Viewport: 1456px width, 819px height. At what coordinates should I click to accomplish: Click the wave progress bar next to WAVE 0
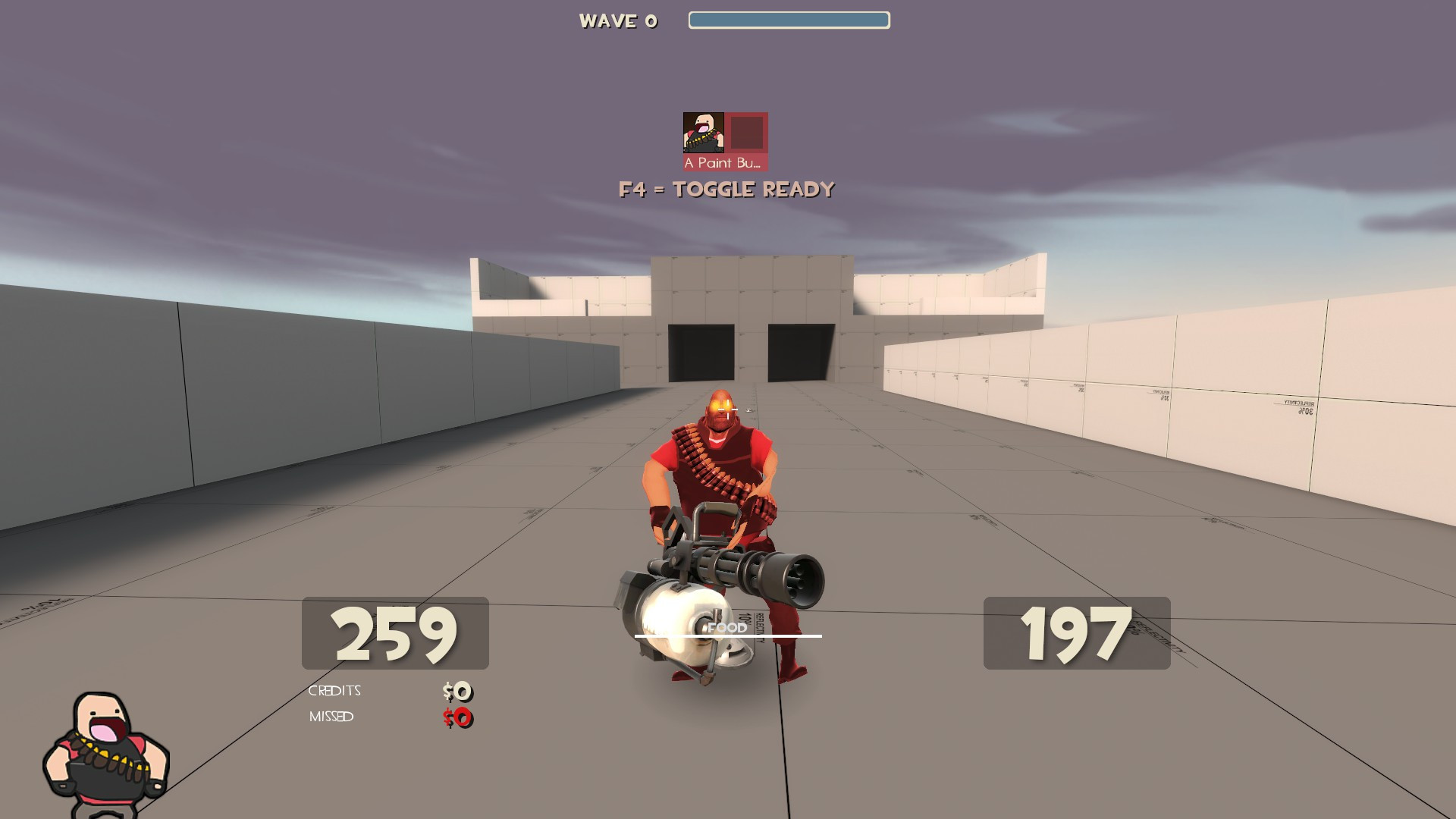(x=789, y=20)
